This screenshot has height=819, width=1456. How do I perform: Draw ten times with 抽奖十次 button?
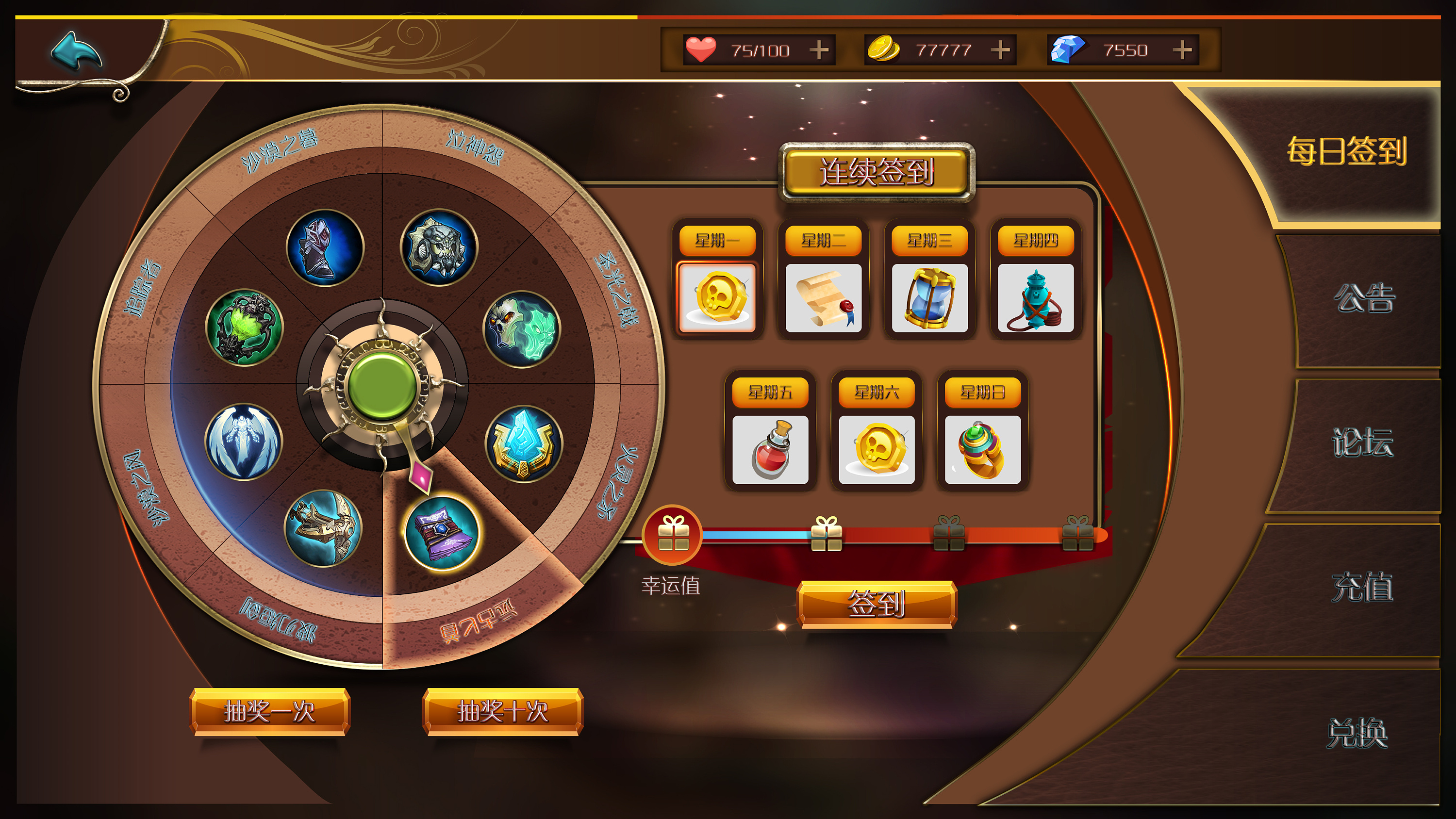tap(502, 712)
